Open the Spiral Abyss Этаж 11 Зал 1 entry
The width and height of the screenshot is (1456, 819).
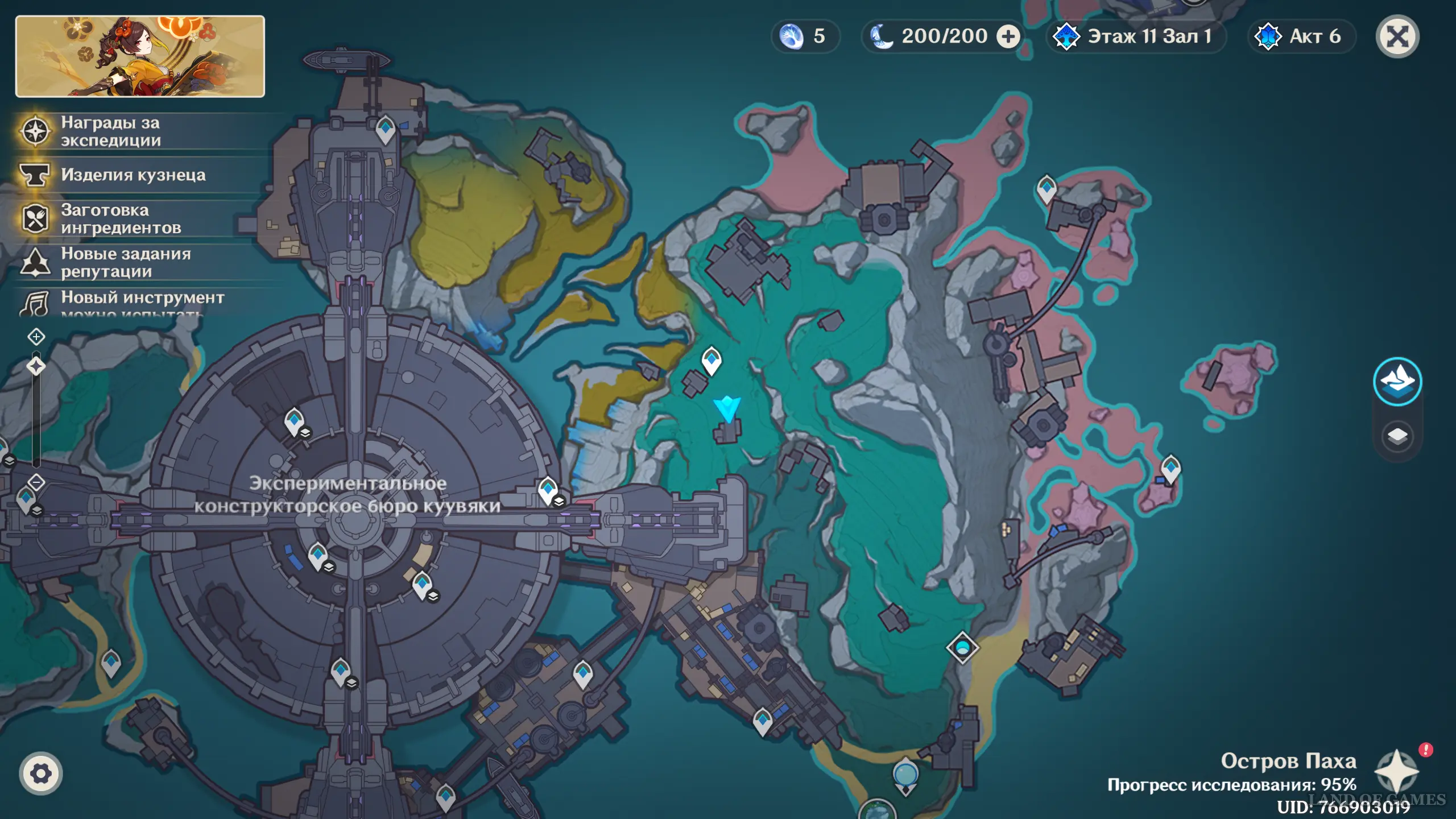coord(1135,37)
